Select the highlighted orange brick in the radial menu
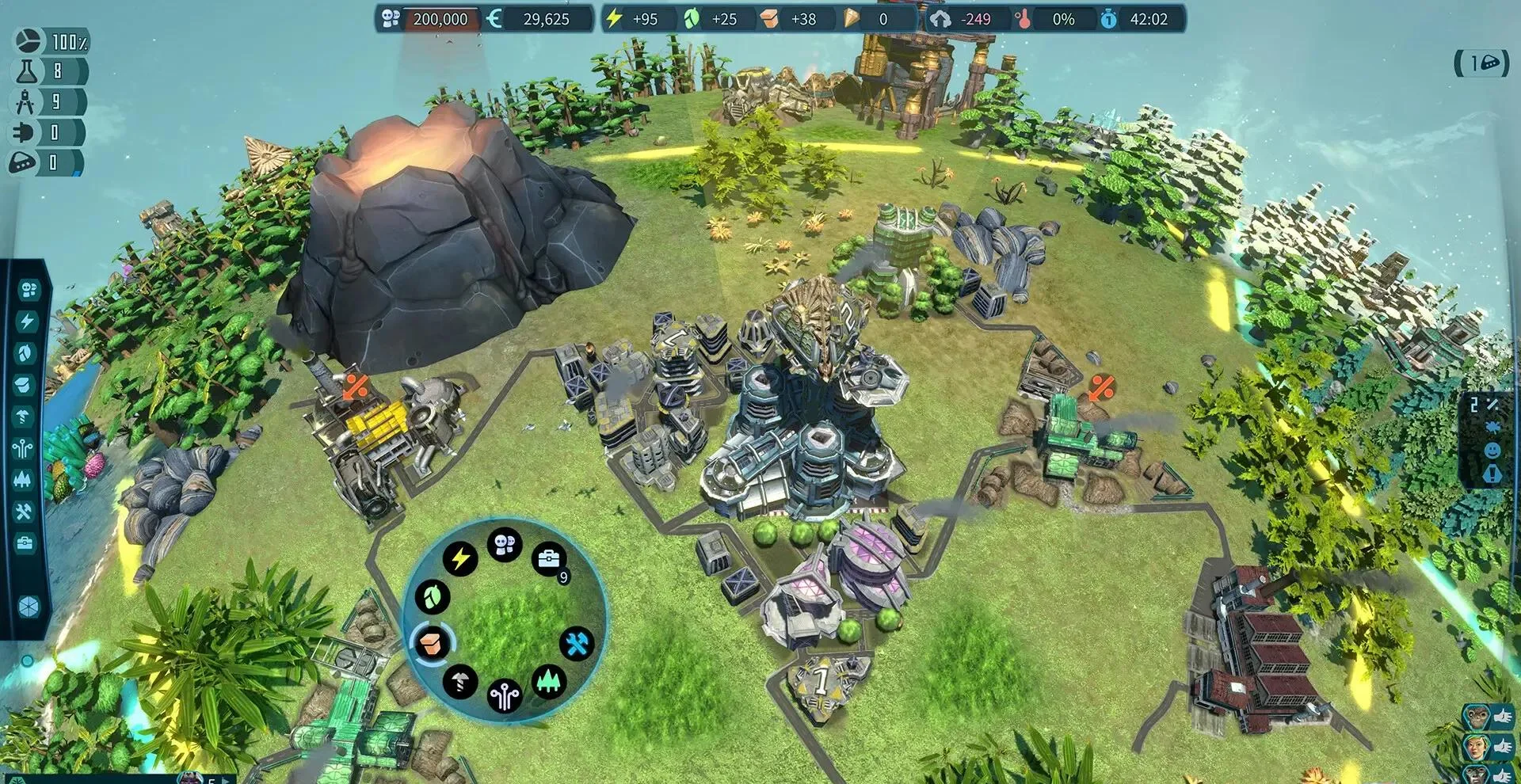1521x784 pixels. (432, 640)
